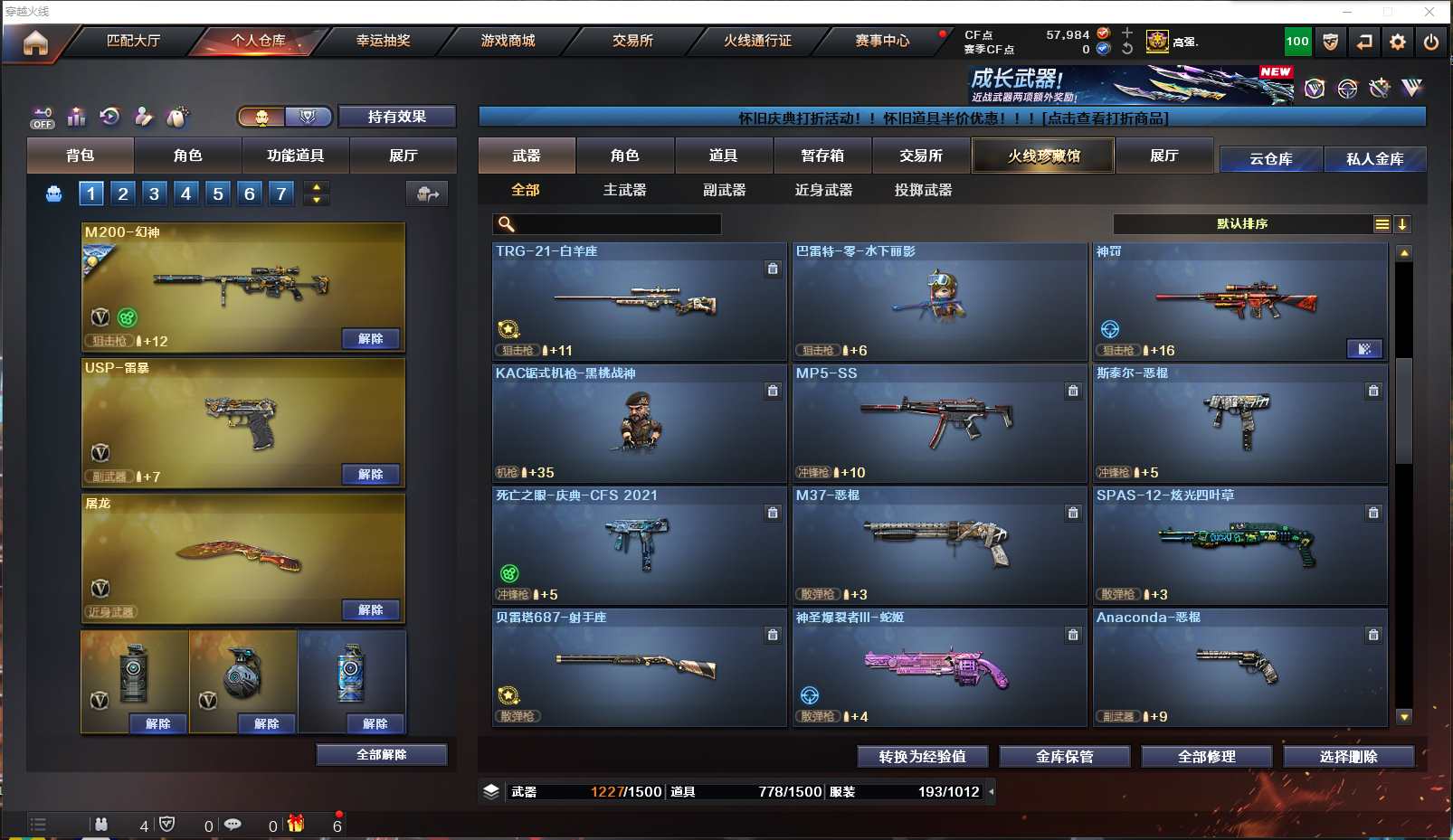
Task: Click the weapon search field
Action: [615, 224]
